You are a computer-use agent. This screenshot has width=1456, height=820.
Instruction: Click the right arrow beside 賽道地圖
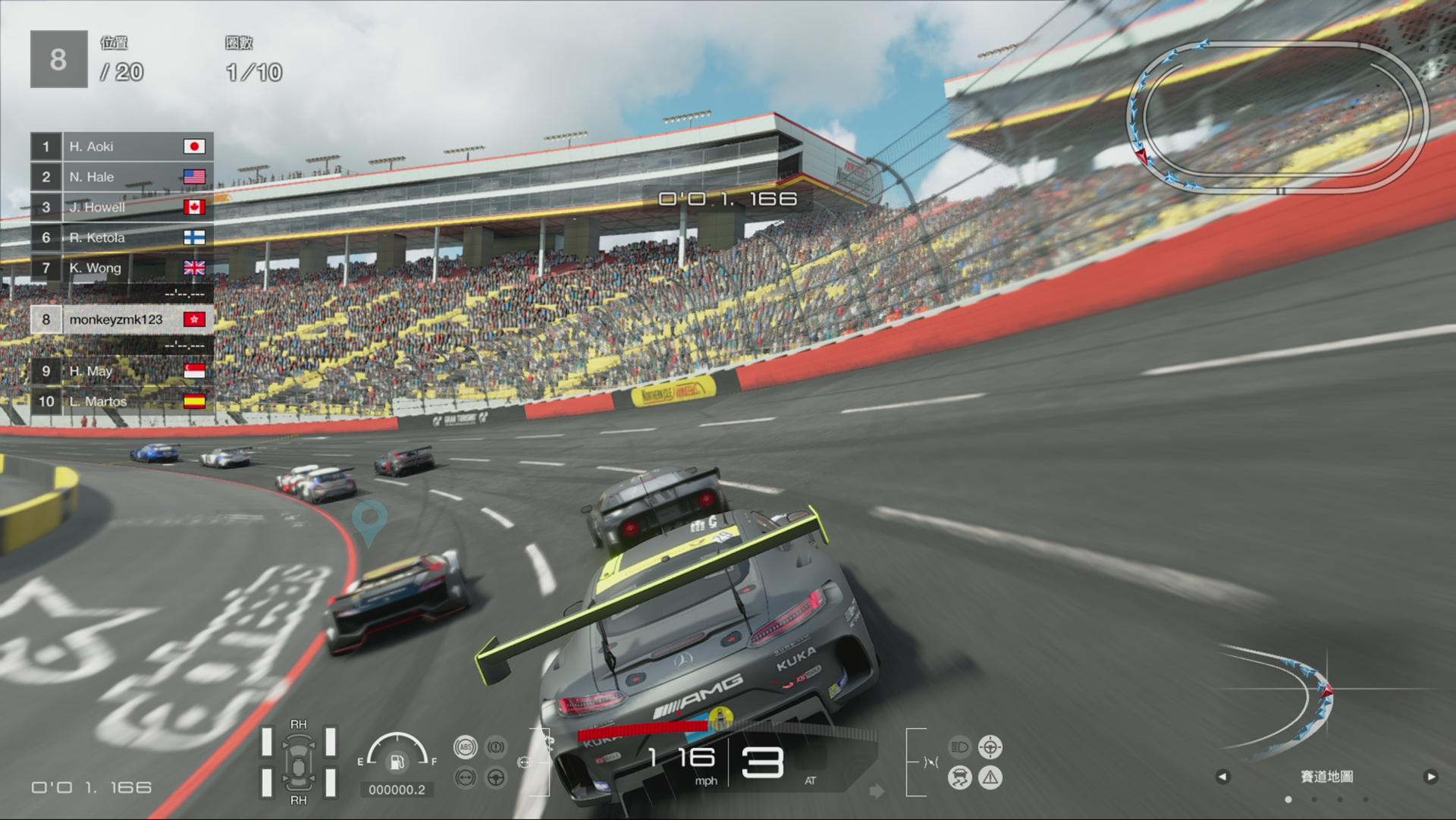point(1432,778)
